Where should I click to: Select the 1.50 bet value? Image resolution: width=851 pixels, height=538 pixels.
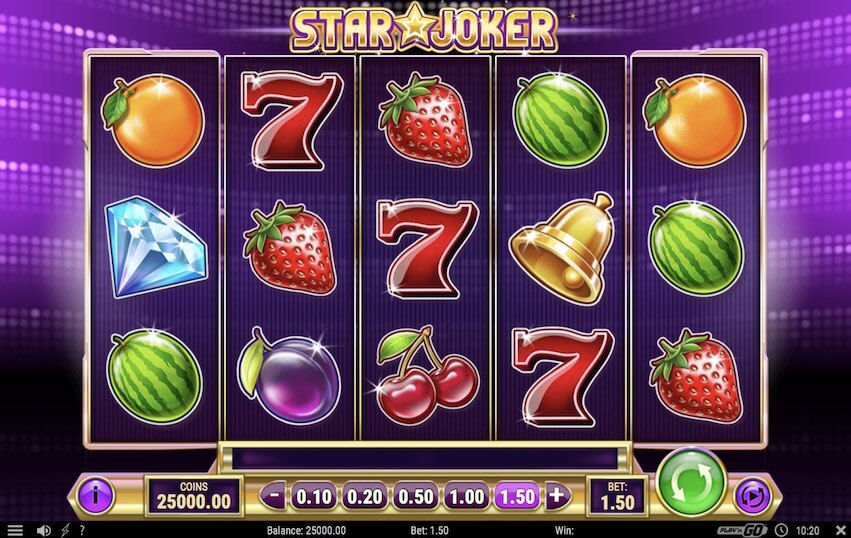[x=516, y=494]
